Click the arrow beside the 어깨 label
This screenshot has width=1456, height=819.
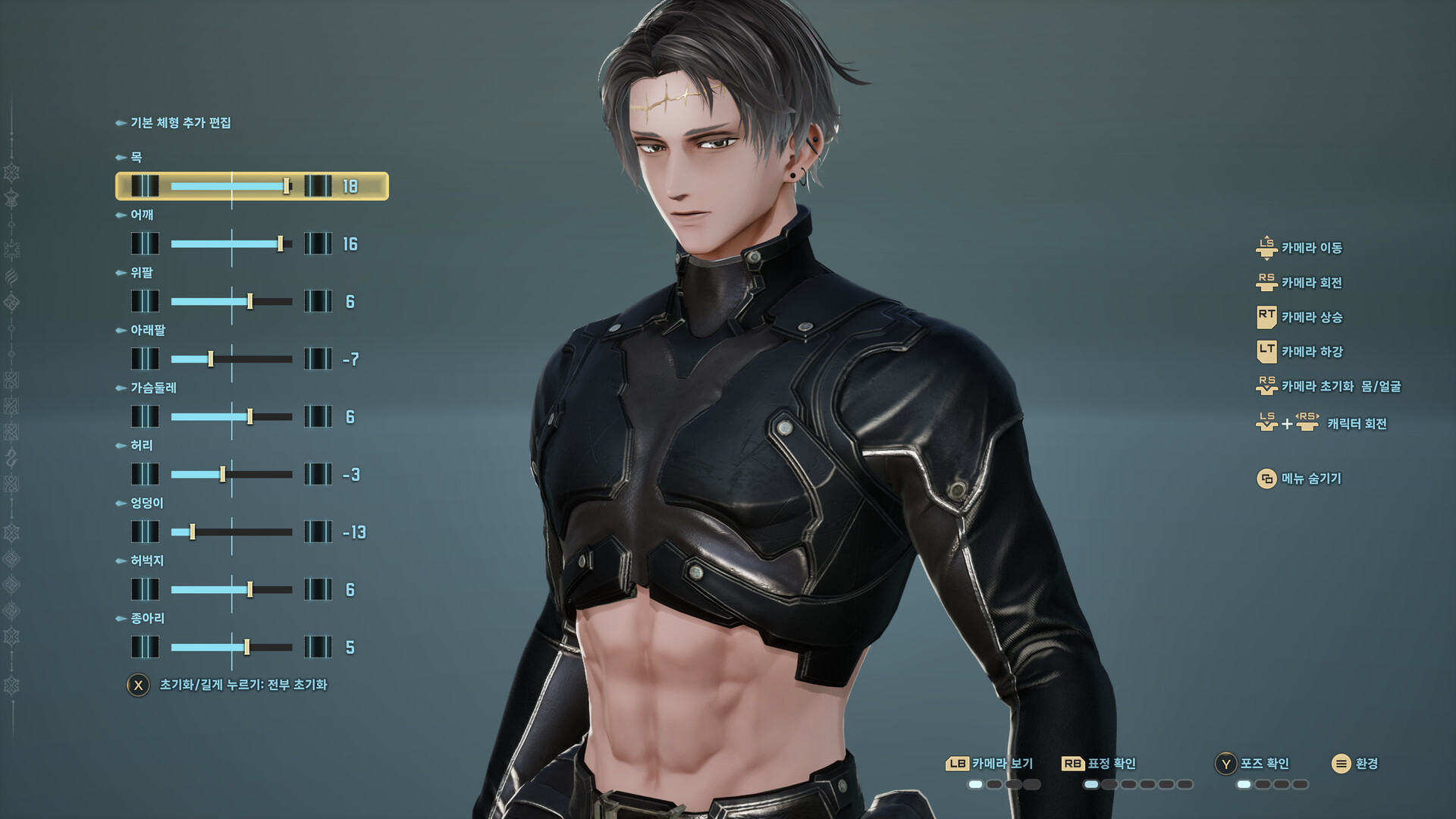pos(121,215)
